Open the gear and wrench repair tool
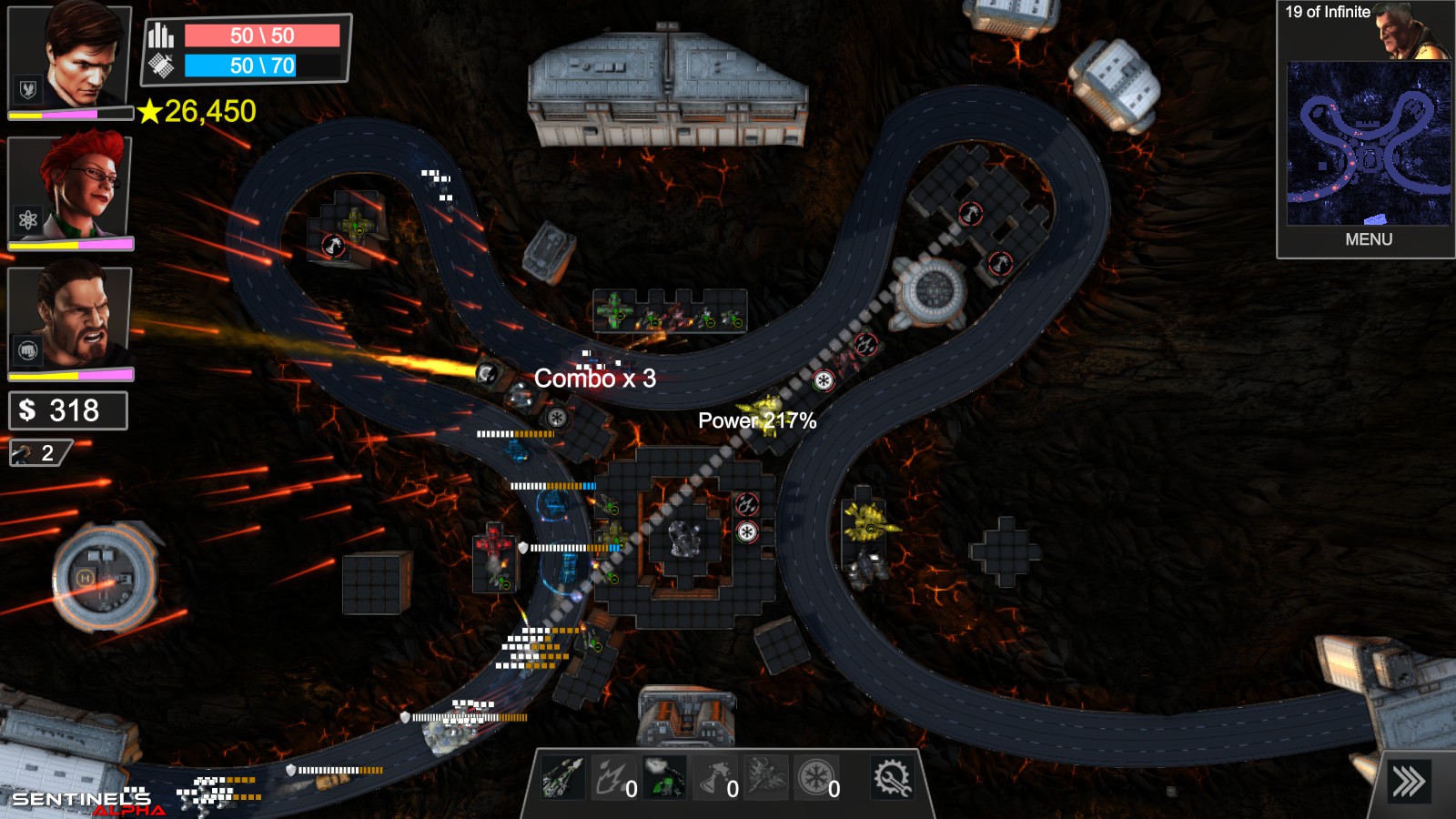This screenshot has width=1456, height=819. 892,778
